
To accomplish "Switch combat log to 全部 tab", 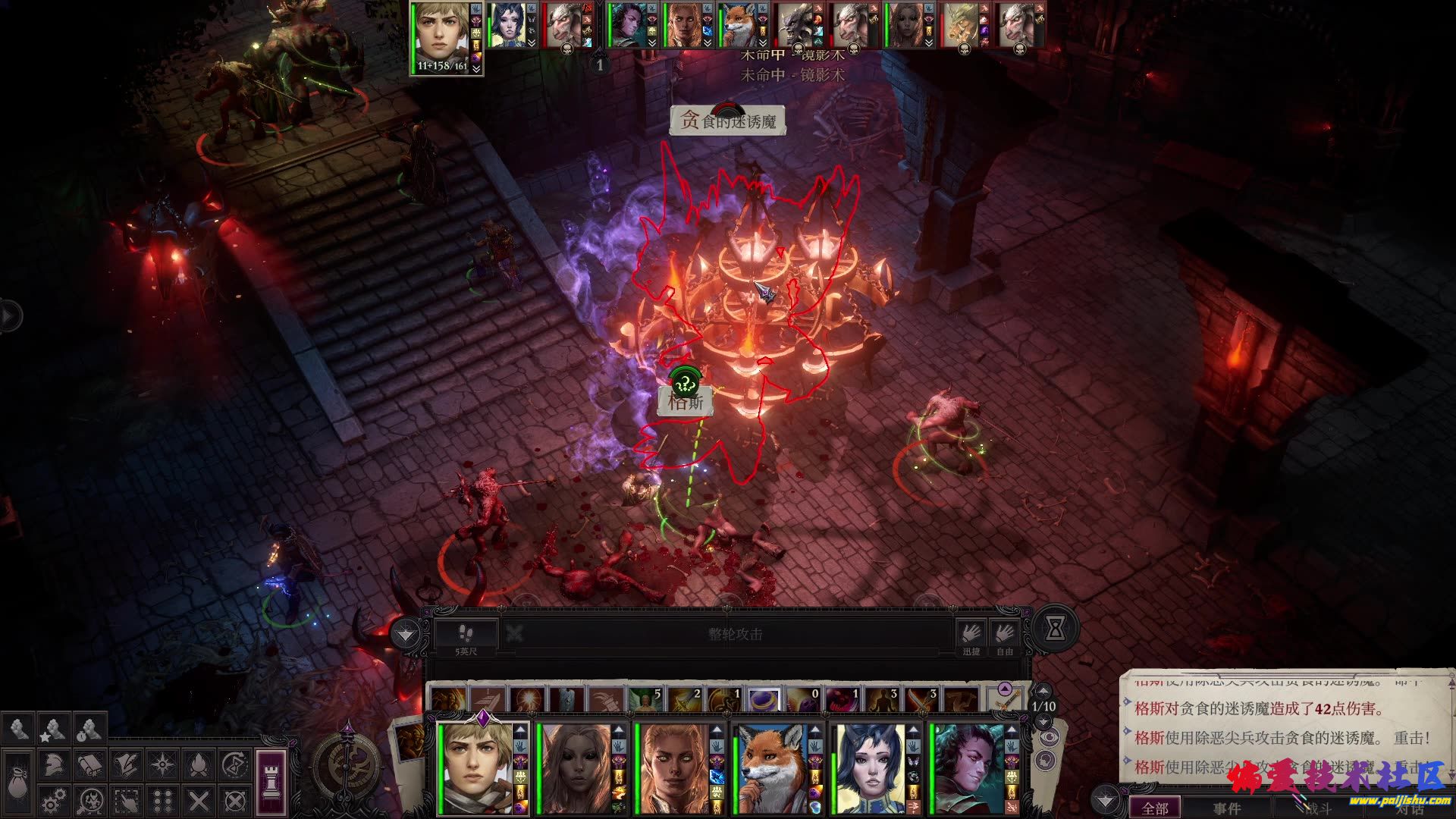I will [x=1155, y=808].
